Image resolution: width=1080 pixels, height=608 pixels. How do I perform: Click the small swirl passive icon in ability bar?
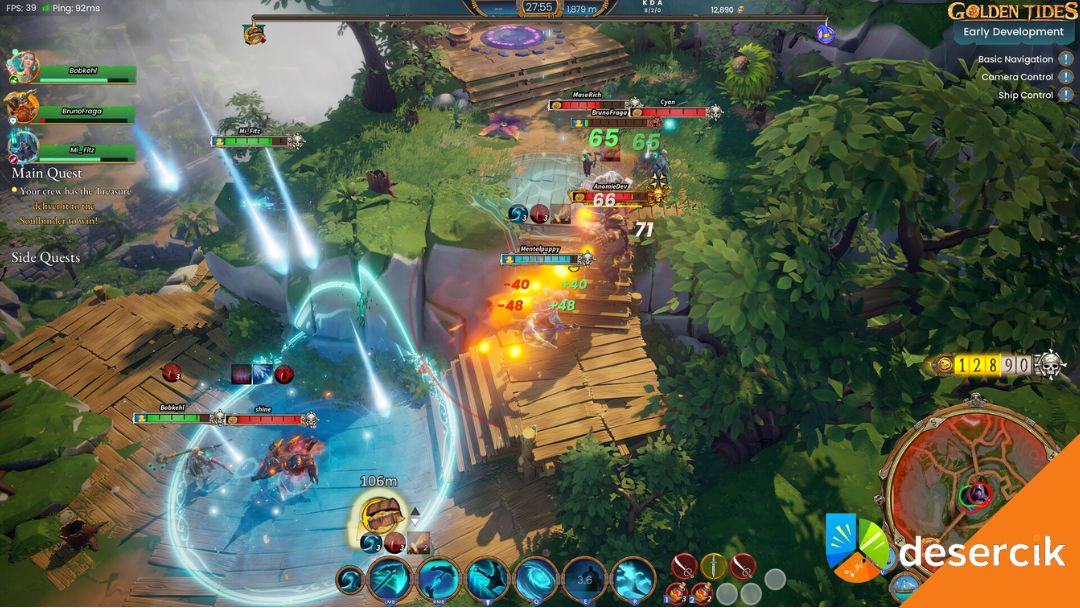[350, 579]
